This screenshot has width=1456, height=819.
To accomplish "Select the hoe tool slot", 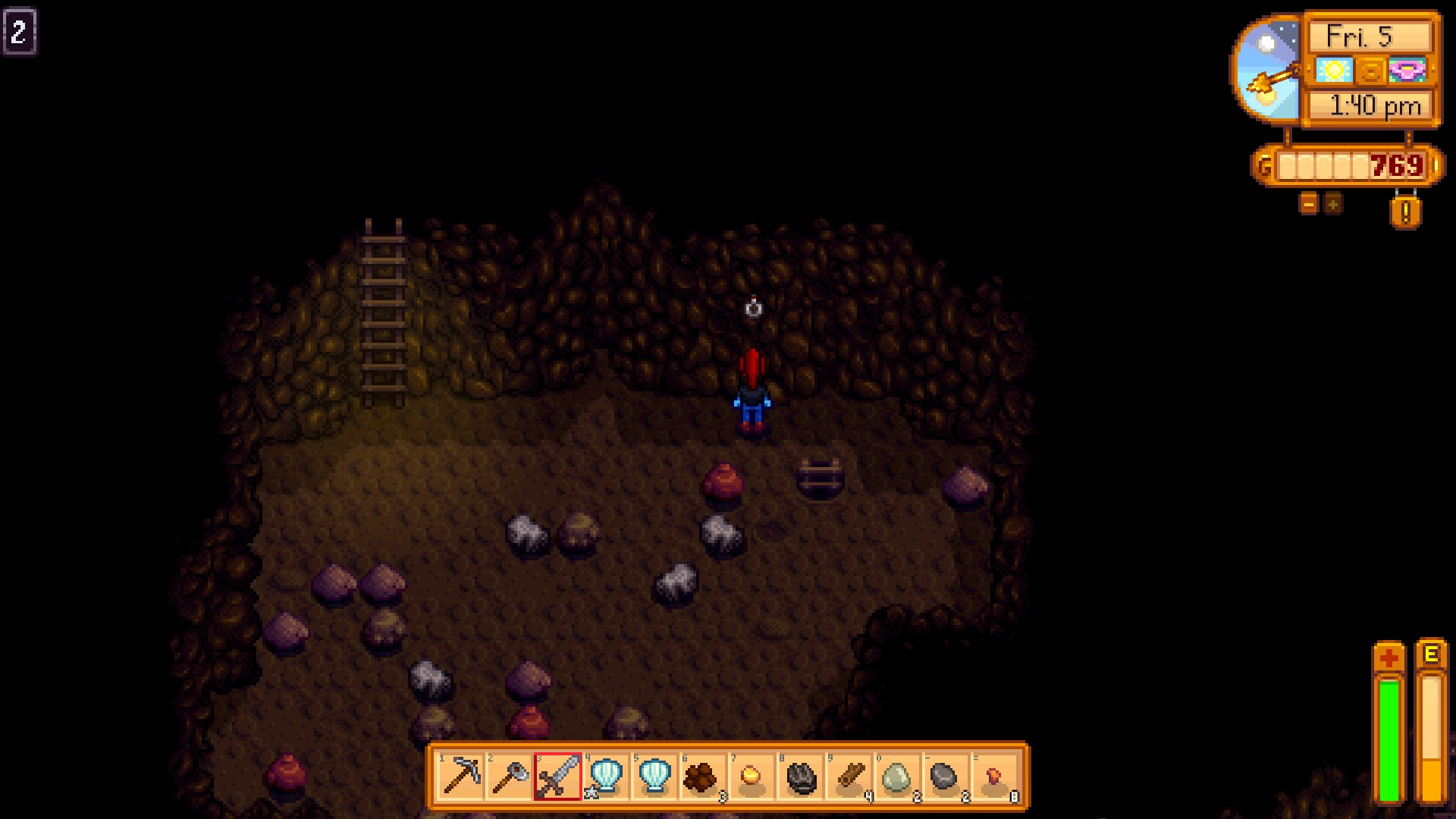I will [x=510, y=777].
